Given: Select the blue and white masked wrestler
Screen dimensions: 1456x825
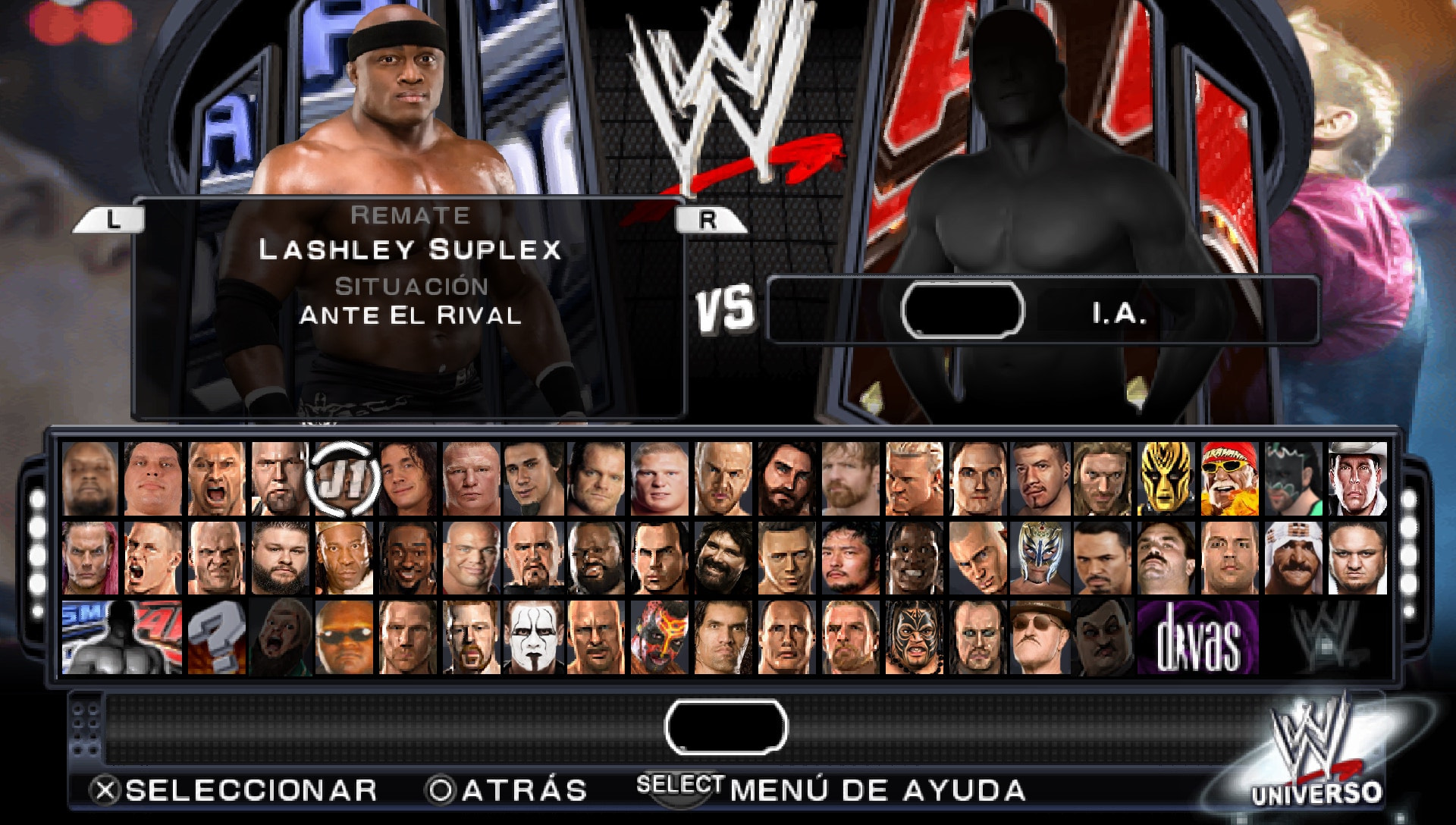Looking at the screenshot, I should click(x=1040, y=558).
